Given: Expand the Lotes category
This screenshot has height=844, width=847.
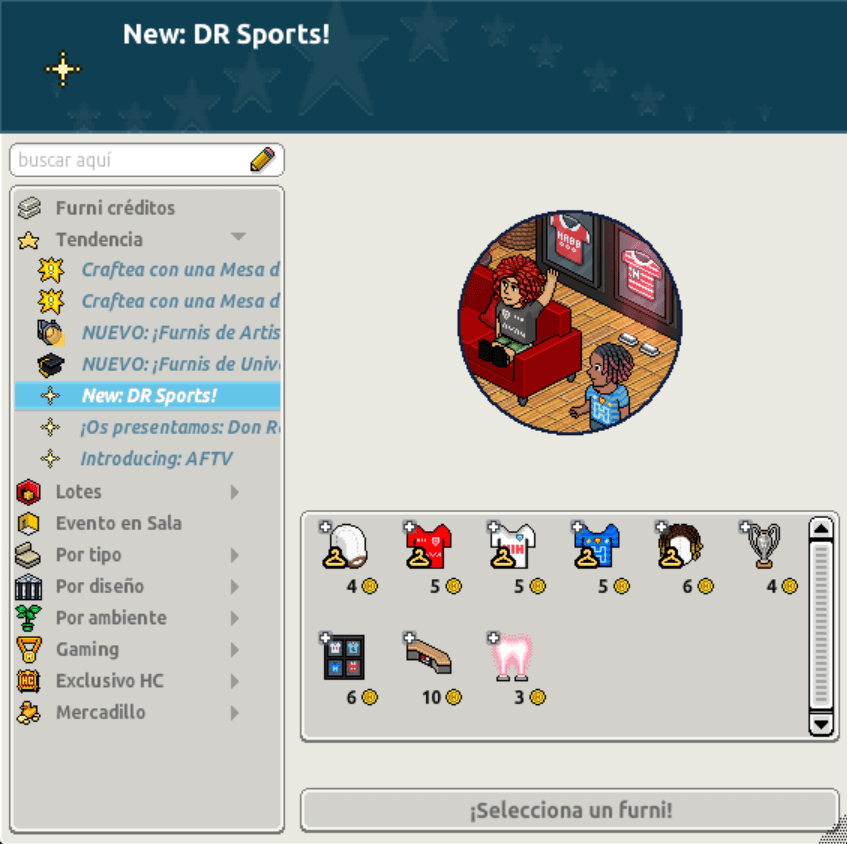Looking at the screenshot, I should (235, 492).
